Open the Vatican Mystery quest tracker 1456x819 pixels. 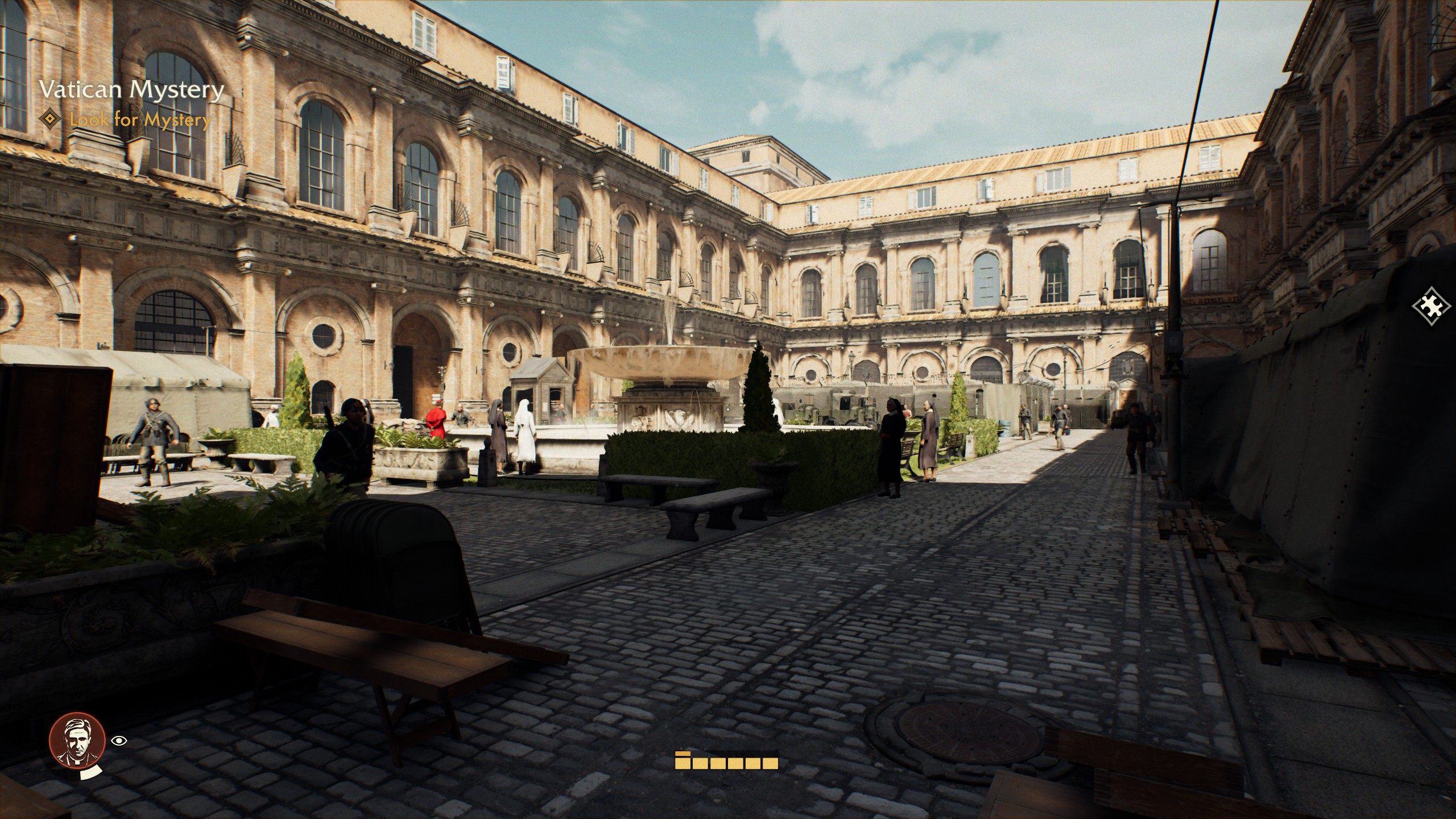point(131,90)
